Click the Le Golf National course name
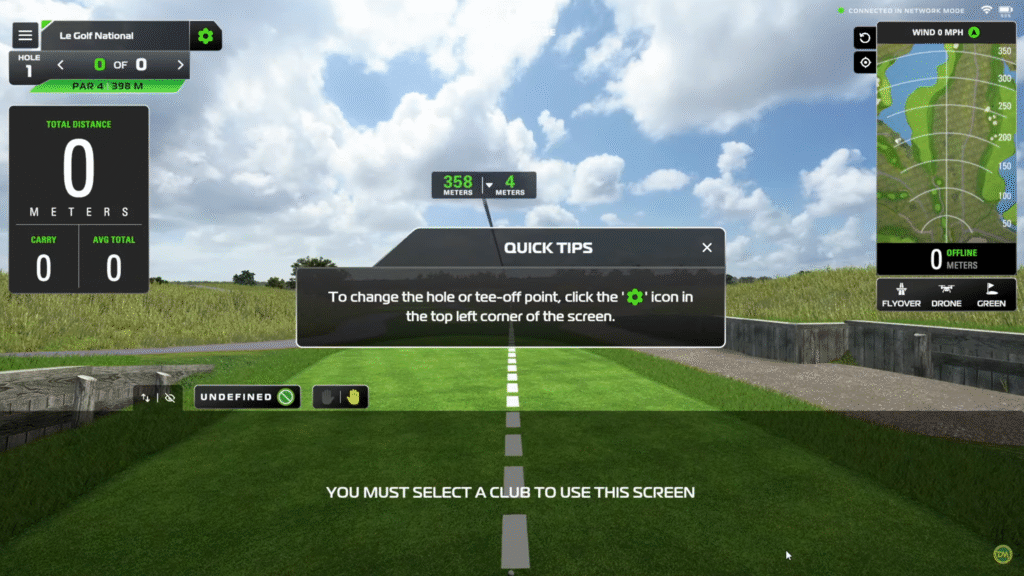 coord(97,36)
